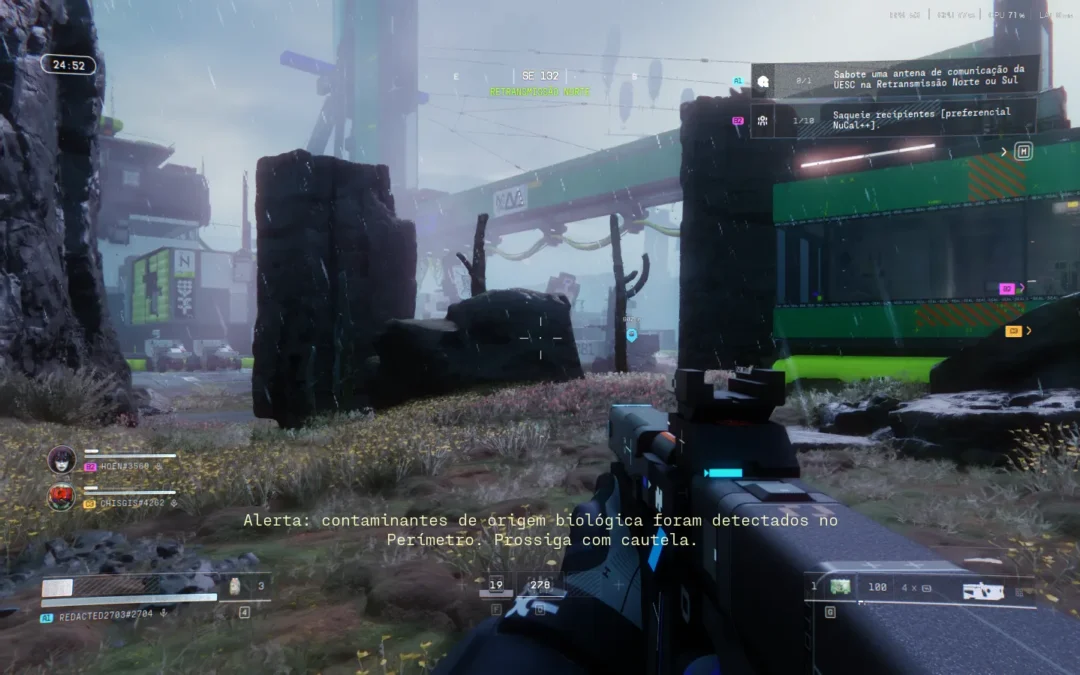Image resolution: width=1080 pixels, height=675 pixels.
Task: Select the green ammo box icon
Action: click(841, 587)
